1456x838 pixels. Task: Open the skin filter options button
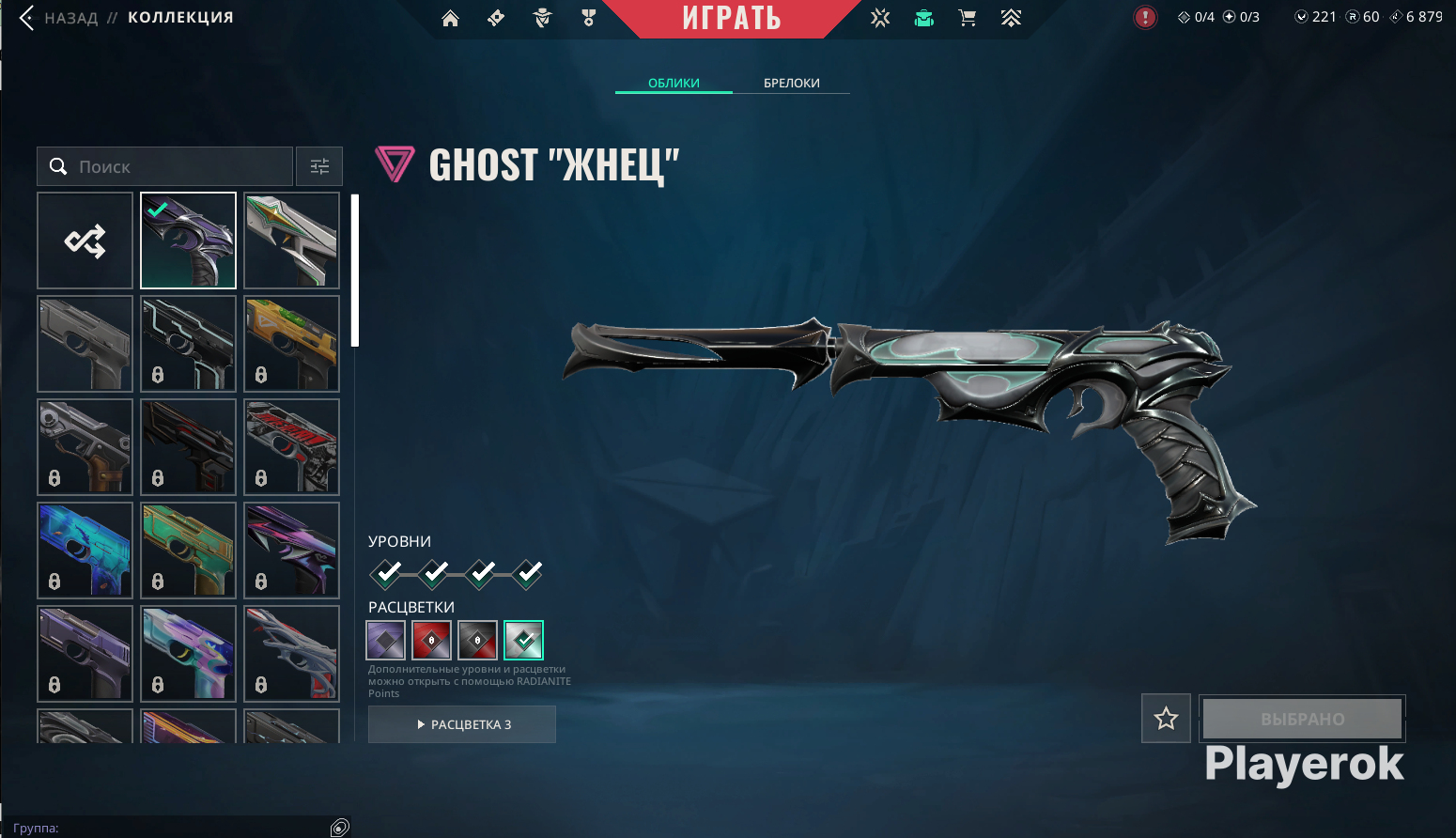(x=319, y=166)
